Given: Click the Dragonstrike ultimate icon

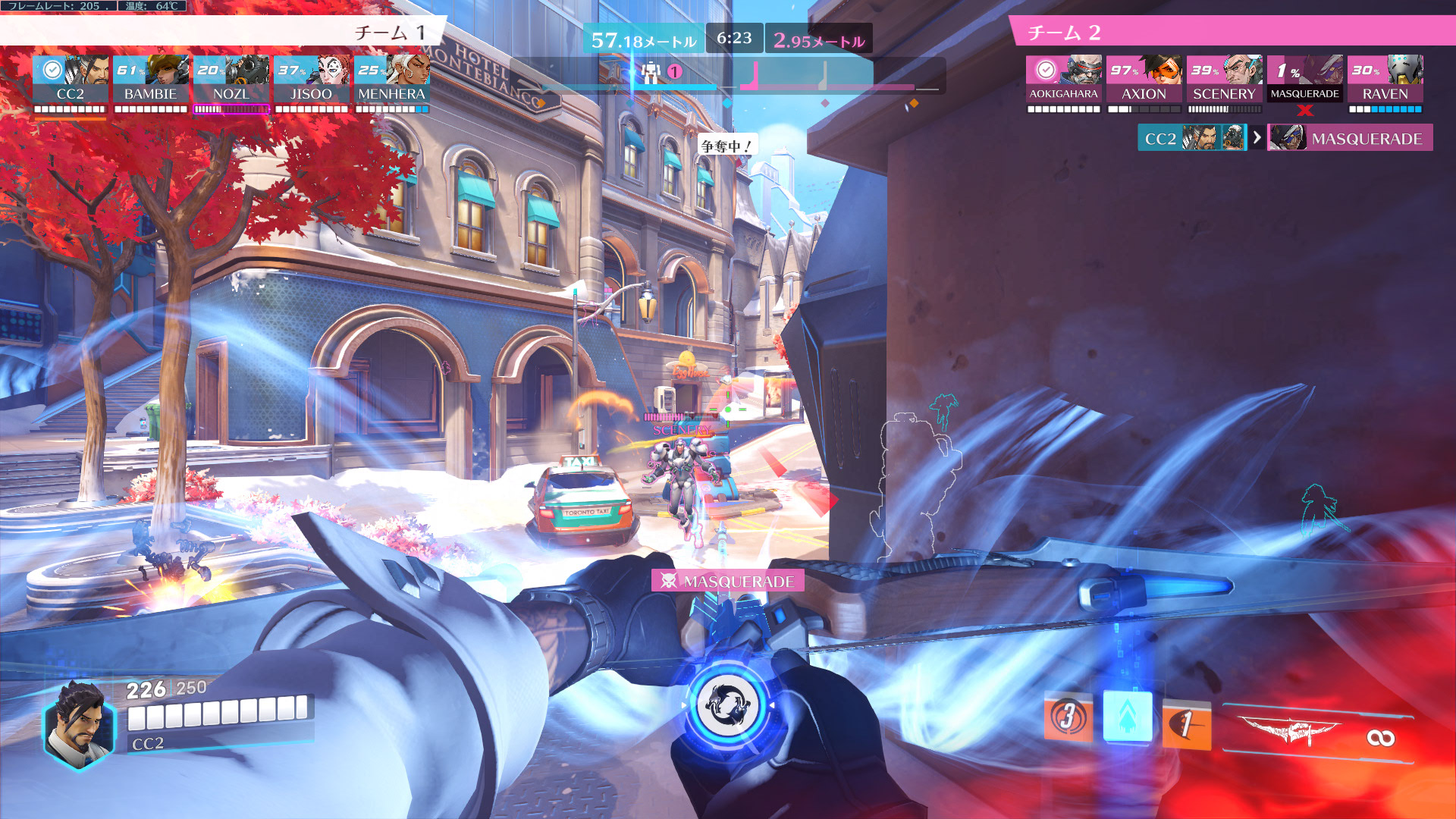Looking at the screenshot, I should 727,705.
